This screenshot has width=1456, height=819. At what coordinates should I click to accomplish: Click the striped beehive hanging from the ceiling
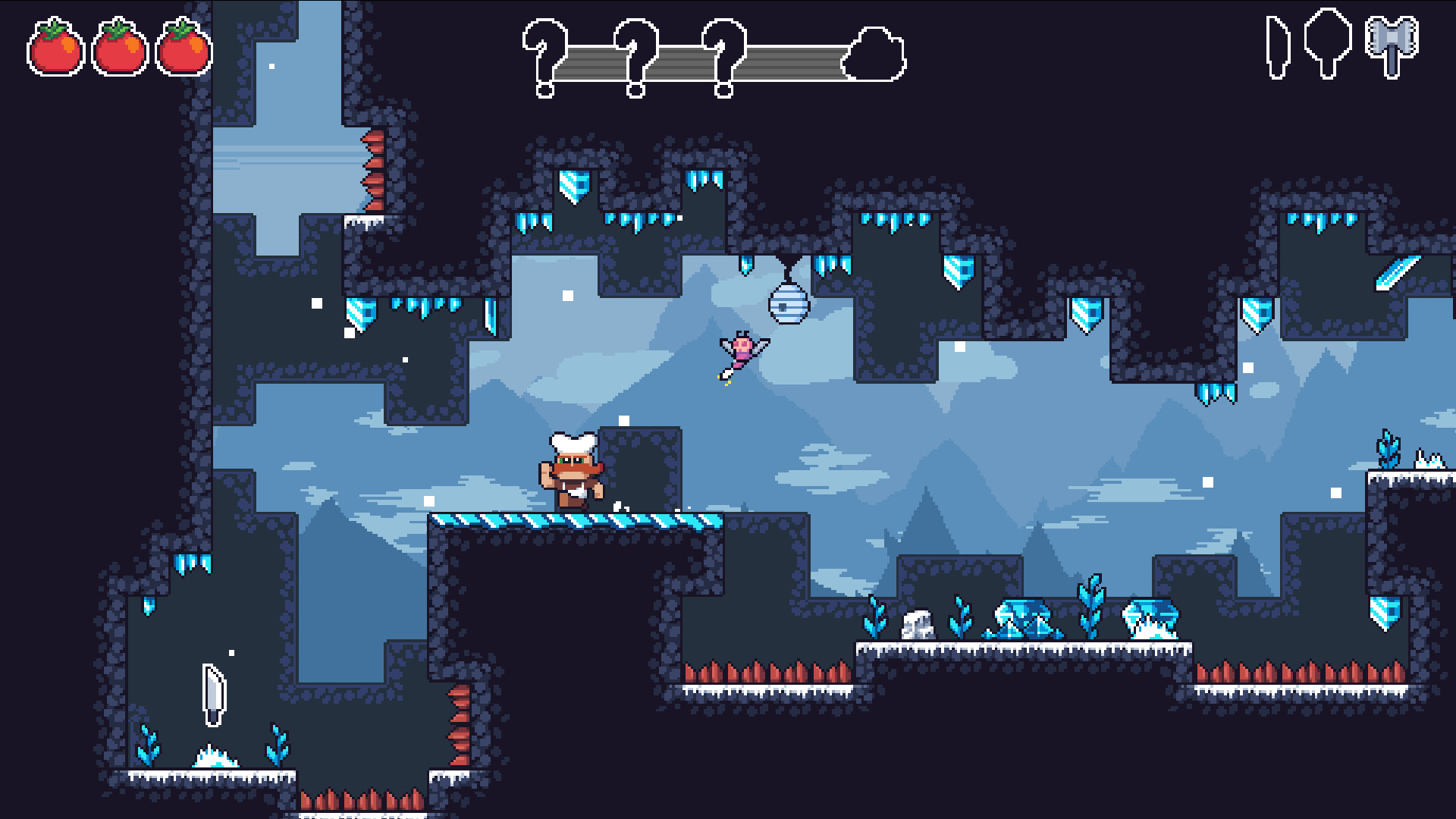click(x=788, y=304)
